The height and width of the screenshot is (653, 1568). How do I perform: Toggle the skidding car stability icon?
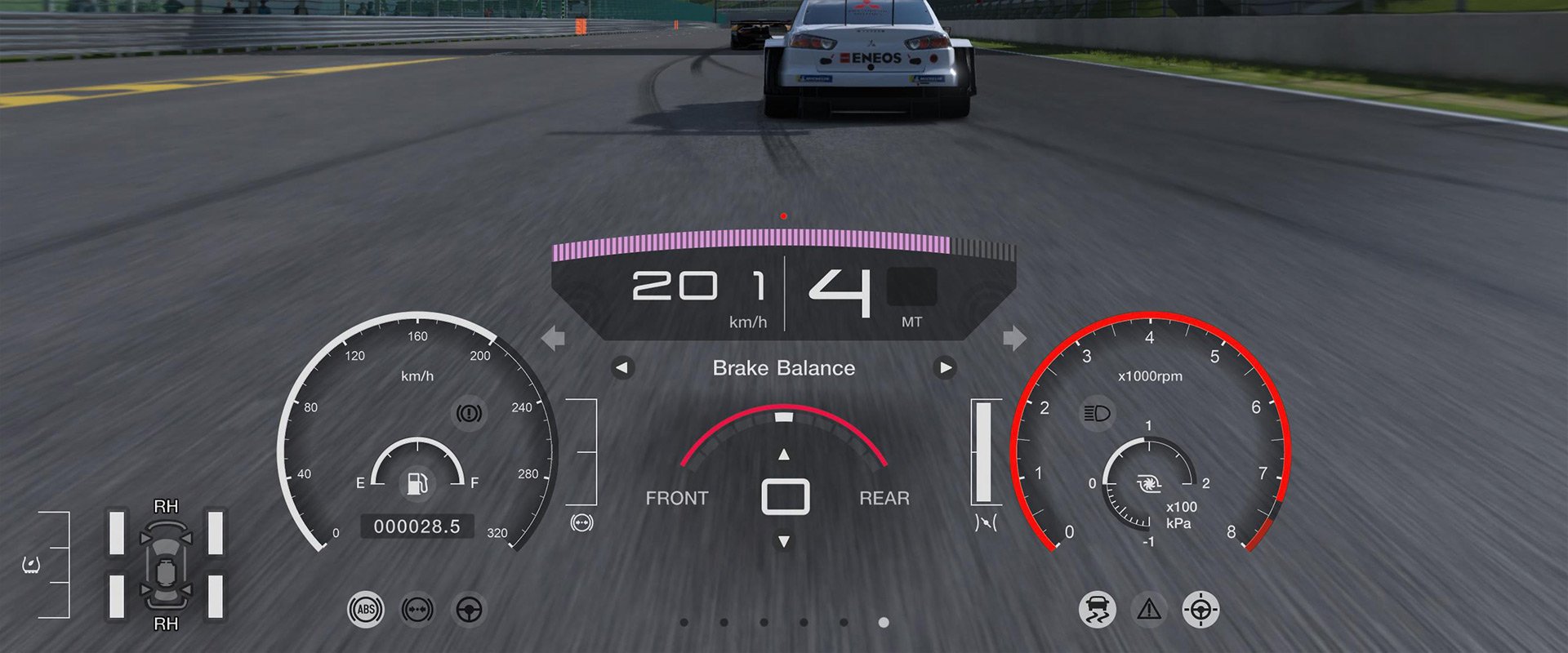click(x=1097, y=610)
